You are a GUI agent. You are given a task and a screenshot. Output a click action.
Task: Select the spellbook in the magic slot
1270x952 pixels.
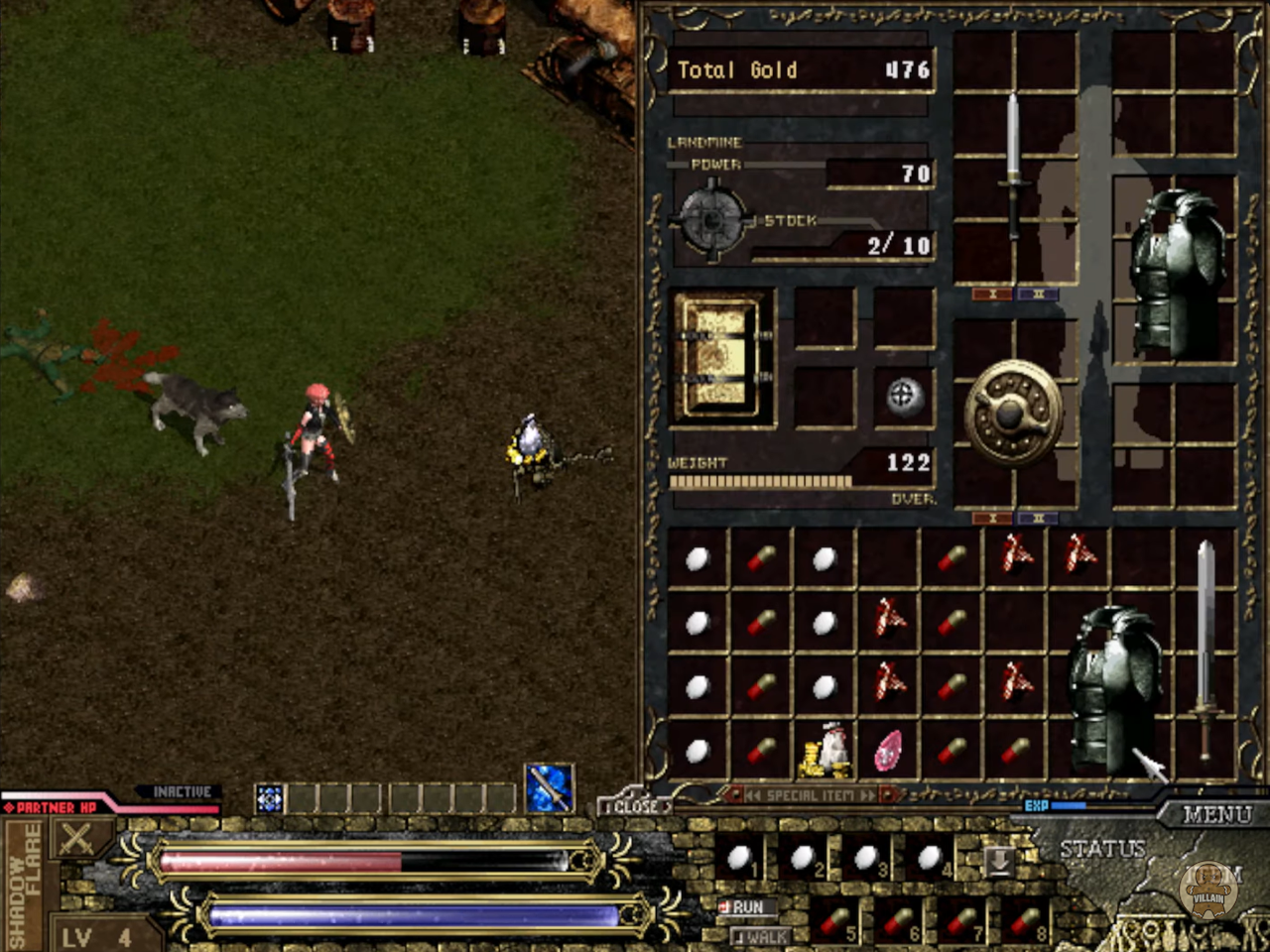coord(722,355)
